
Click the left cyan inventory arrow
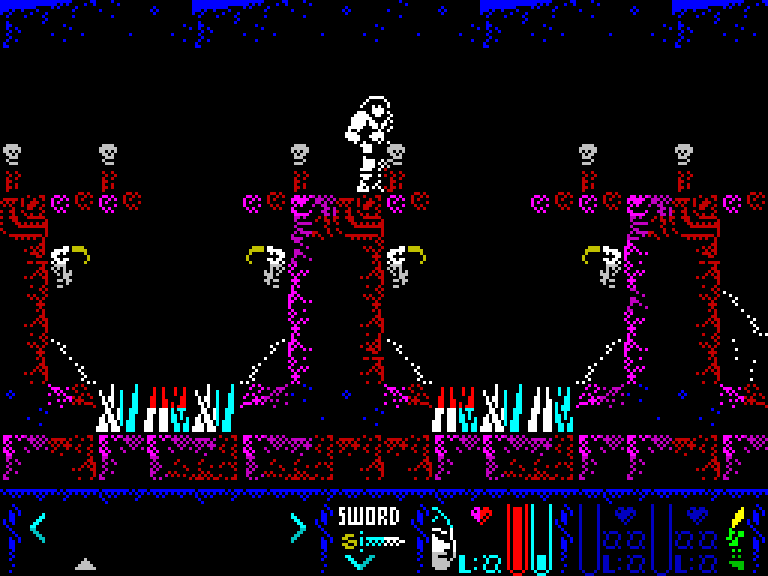38,526
